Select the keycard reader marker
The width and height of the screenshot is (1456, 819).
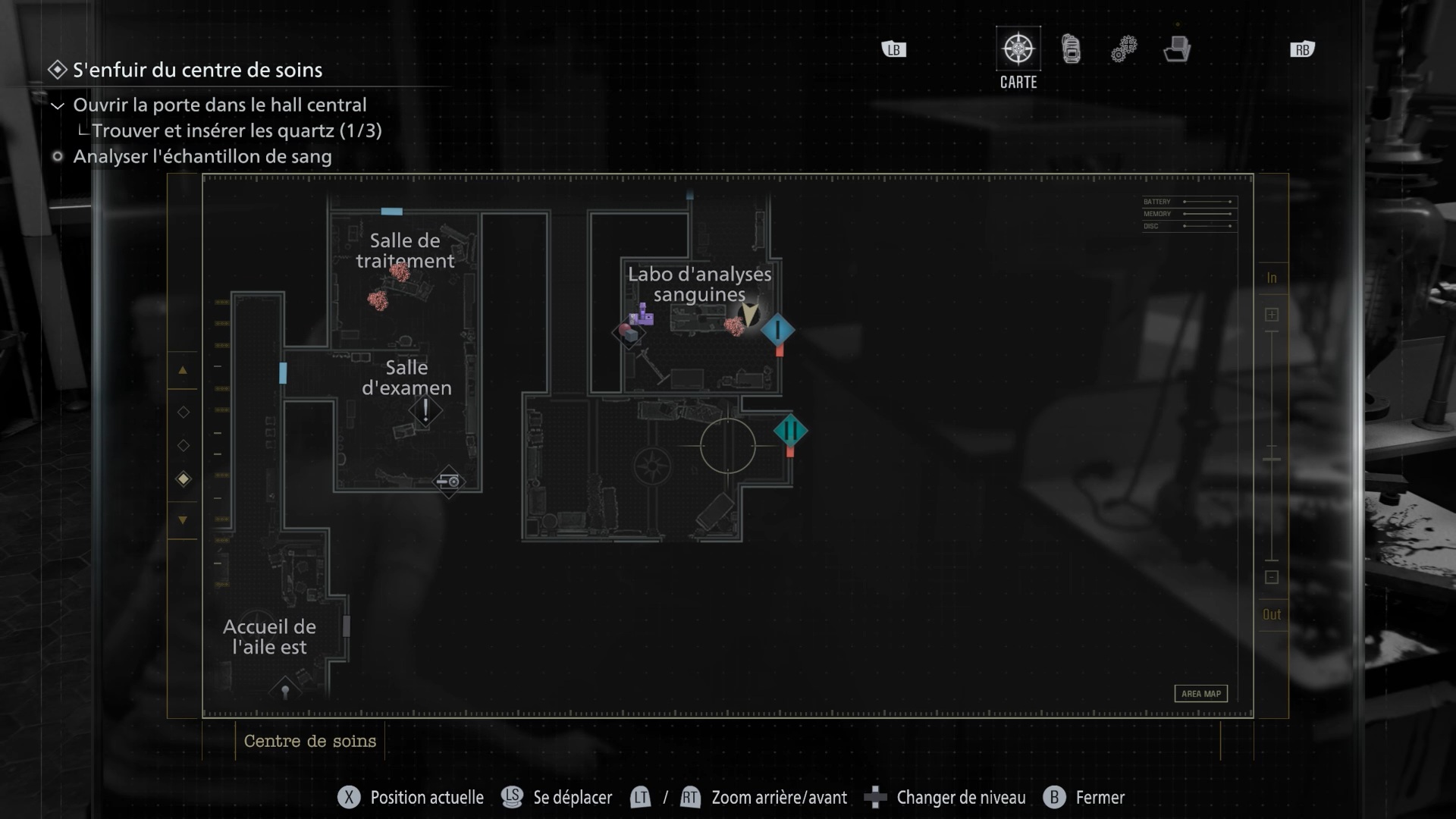click(448, 481)
